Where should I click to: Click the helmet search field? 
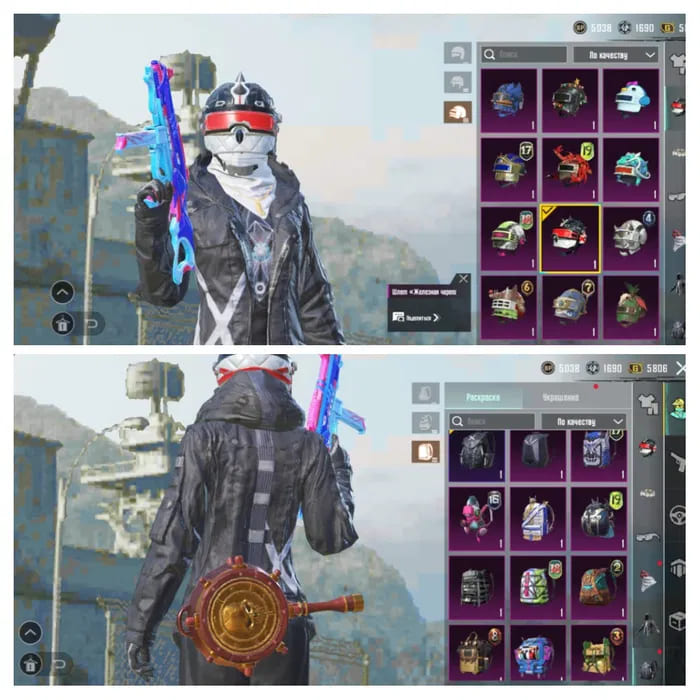(x=525, y=54)
